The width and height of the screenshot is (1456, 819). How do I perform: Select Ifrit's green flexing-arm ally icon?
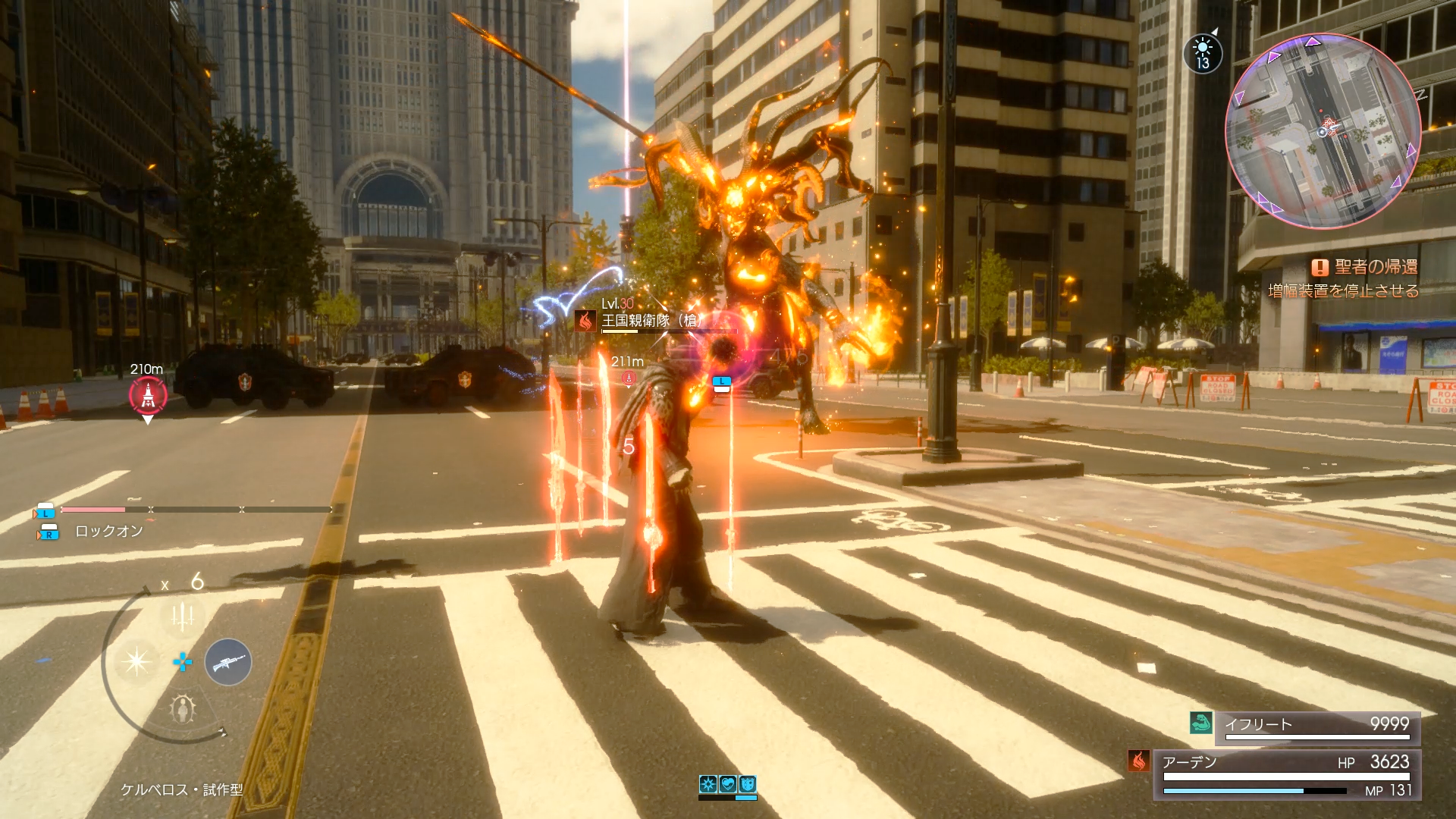coord(1201,723)
